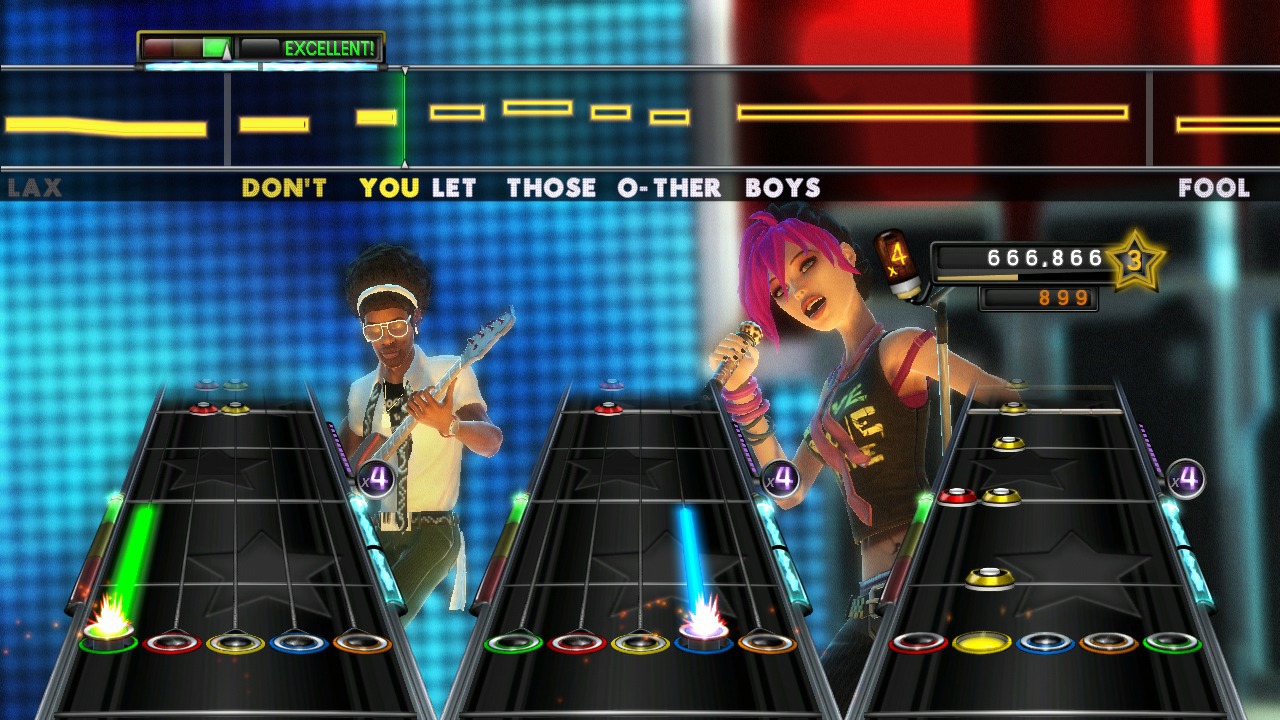Click the word FOOL in the lyrics line
The height and width of the screenshot is (720, 1280).
(x=1216, y=187)
